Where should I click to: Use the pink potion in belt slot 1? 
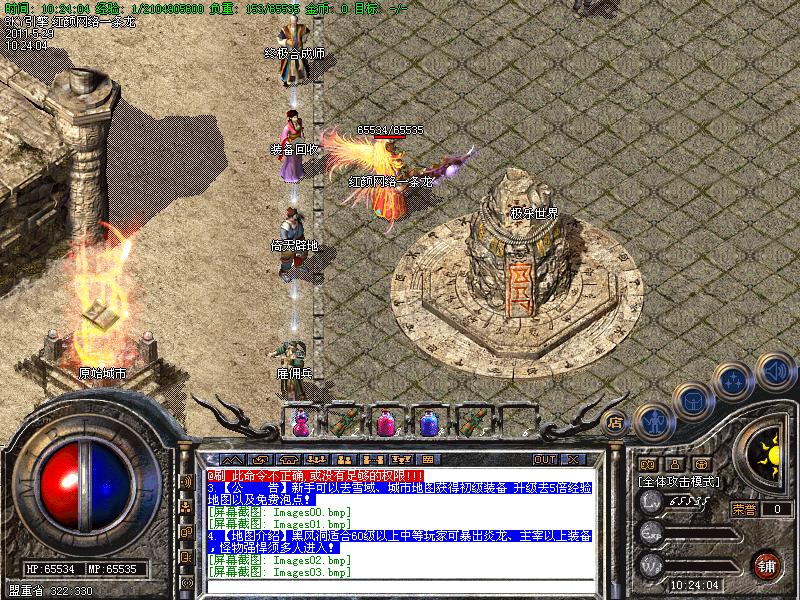pos(299,423)
